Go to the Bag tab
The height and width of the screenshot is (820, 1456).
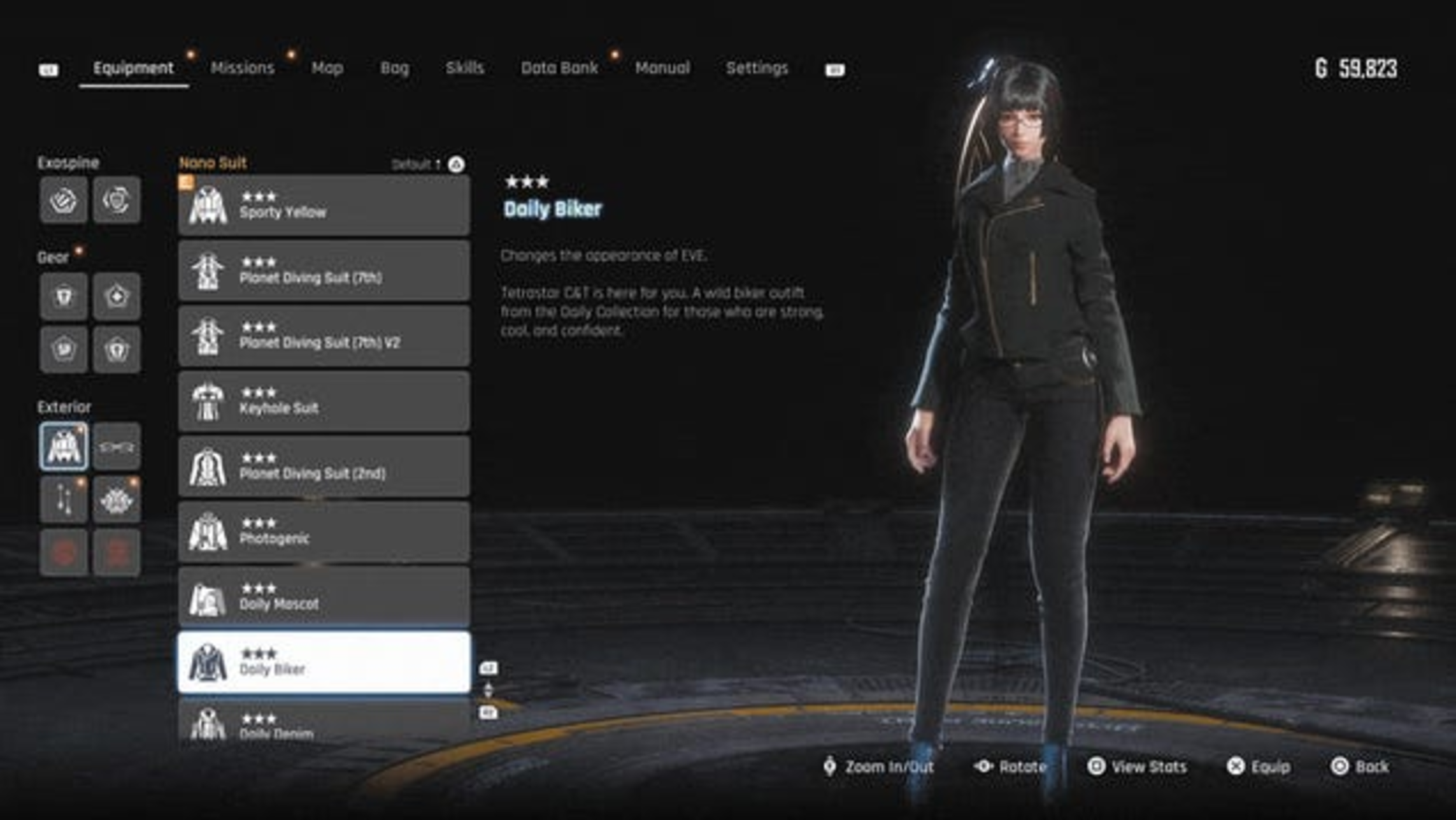coord(394,68)
